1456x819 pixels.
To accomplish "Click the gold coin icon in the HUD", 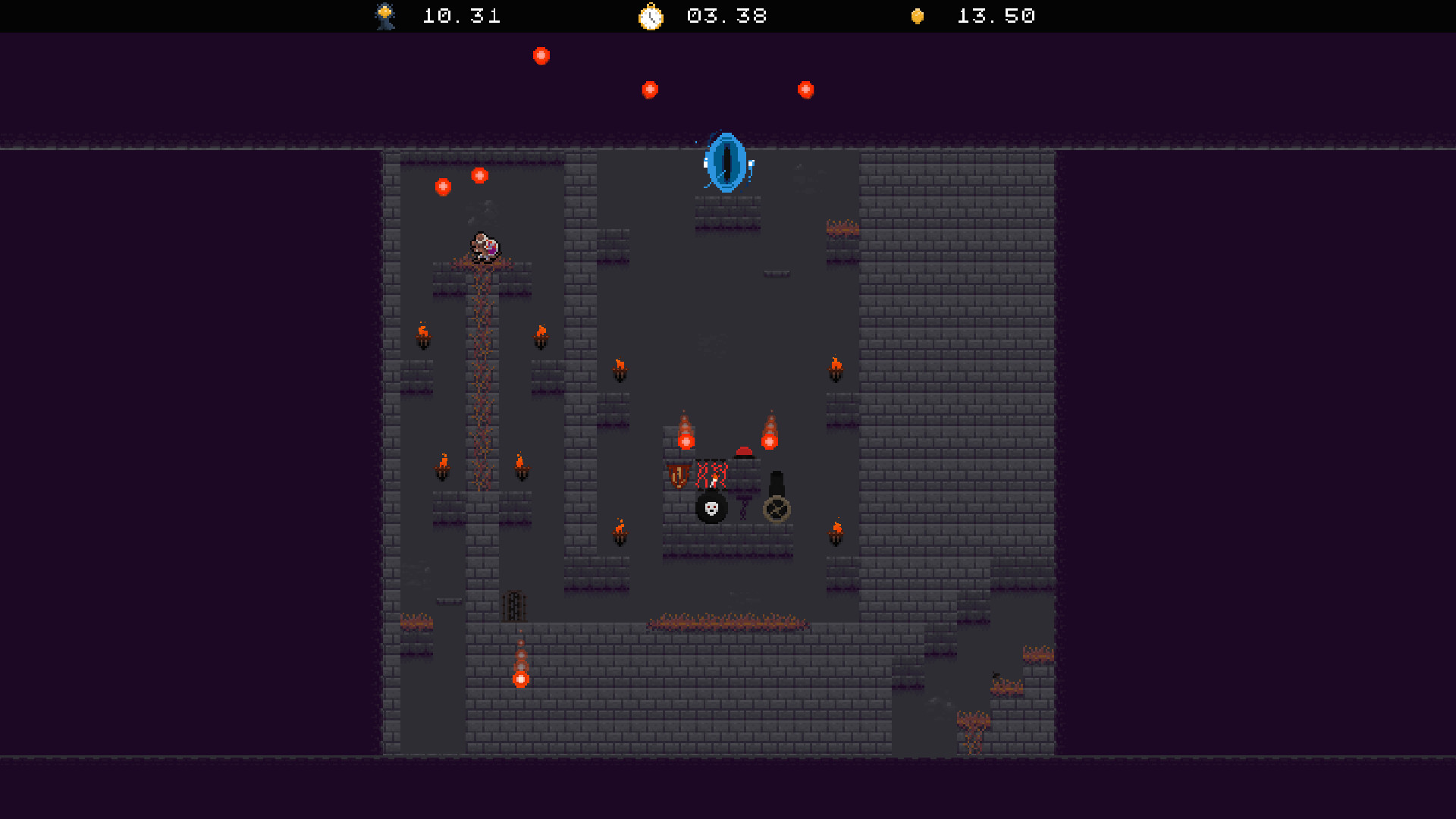I will tap(917, 16).
